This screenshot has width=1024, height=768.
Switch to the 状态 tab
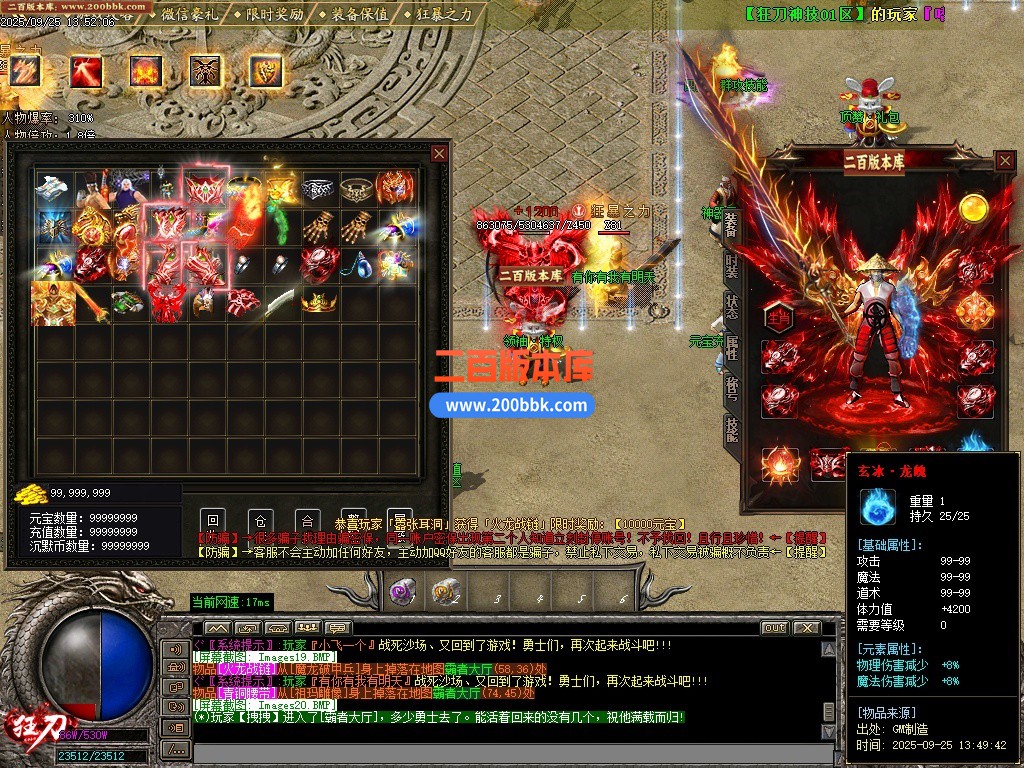(x=732, y=307)
